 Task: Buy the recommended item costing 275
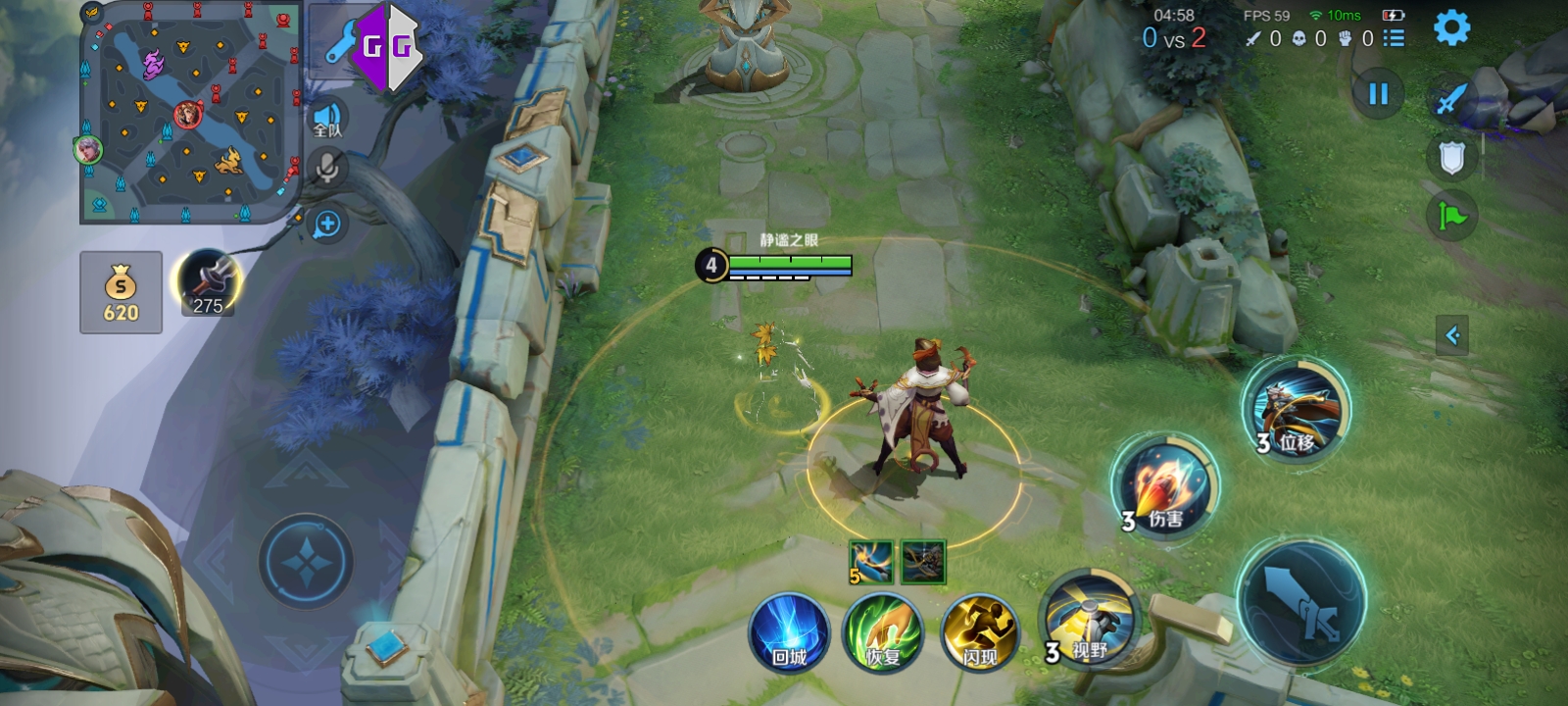[207, 283]
